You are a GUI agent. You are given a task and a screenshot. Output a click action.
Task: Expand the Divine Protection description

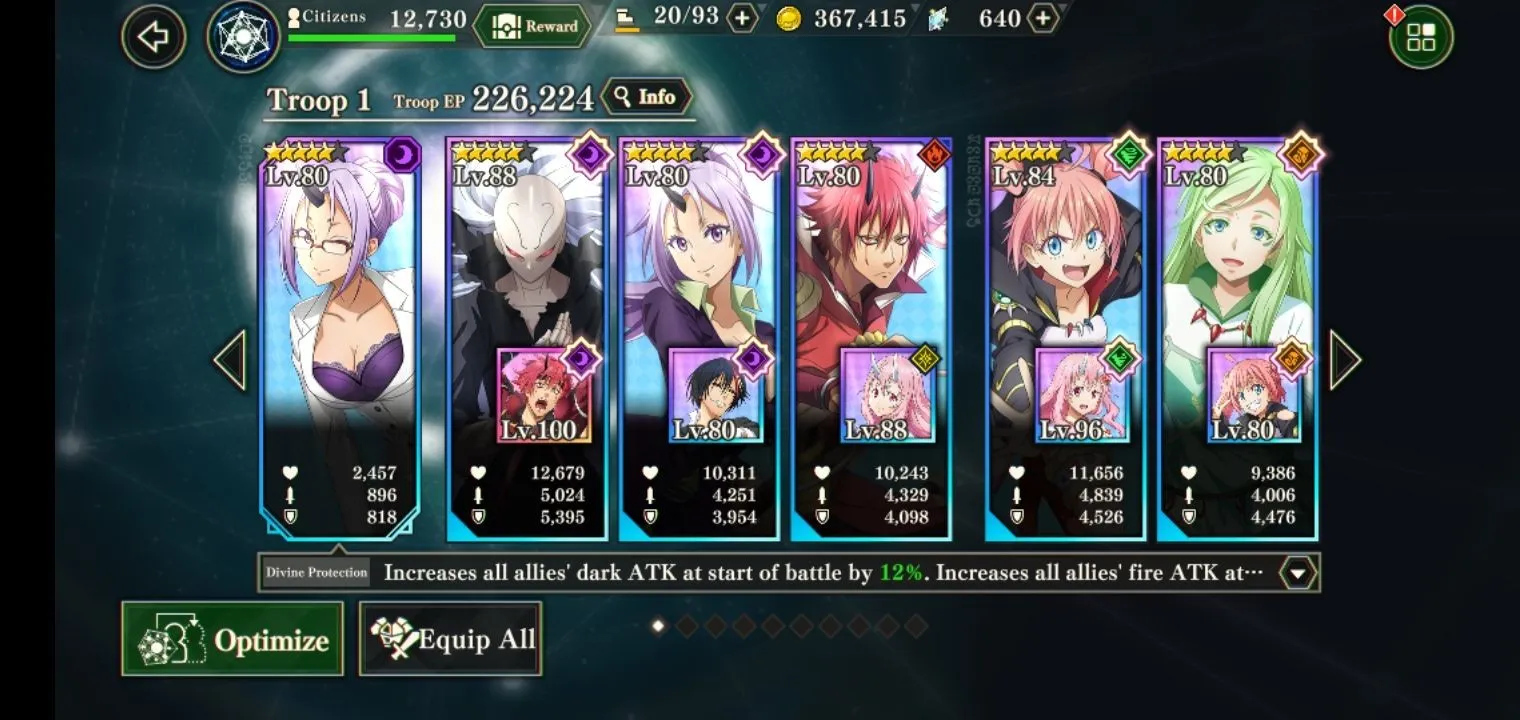point(1297,573)
